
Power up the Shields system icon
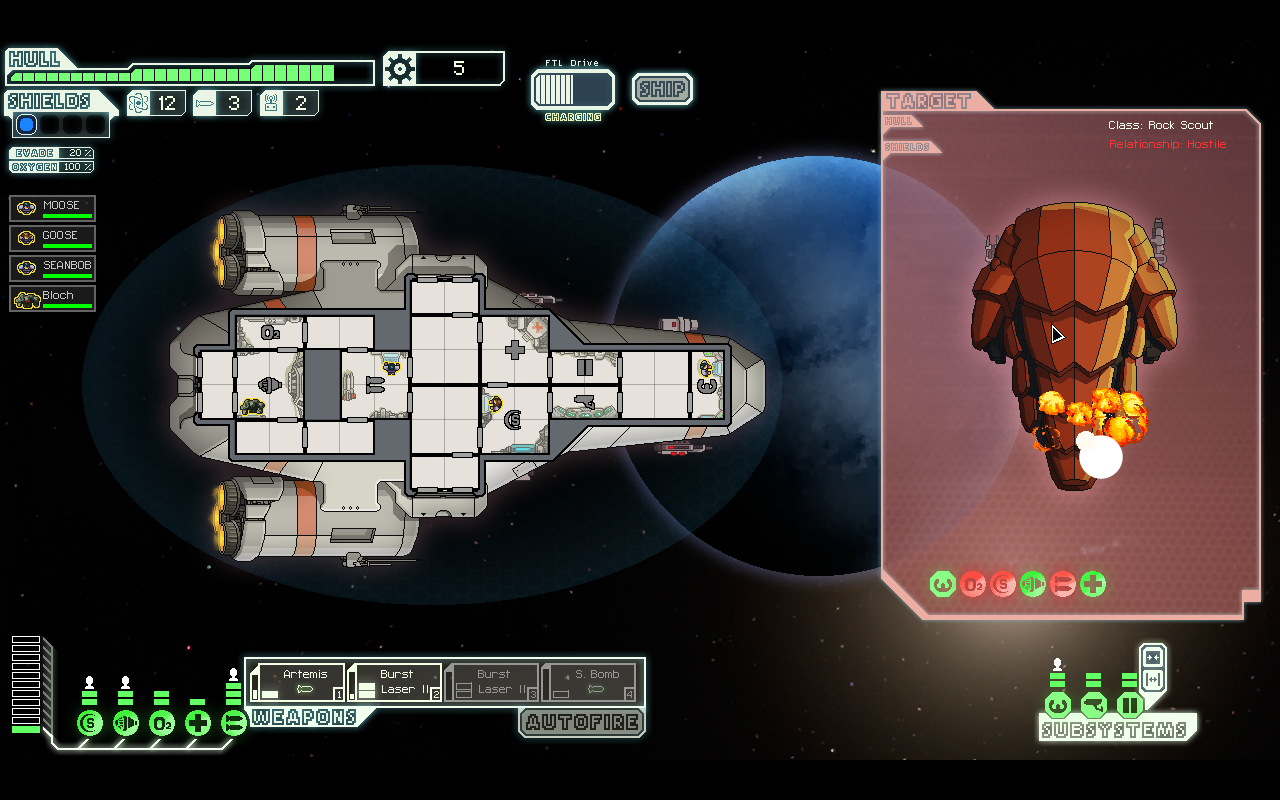point(89,721)
